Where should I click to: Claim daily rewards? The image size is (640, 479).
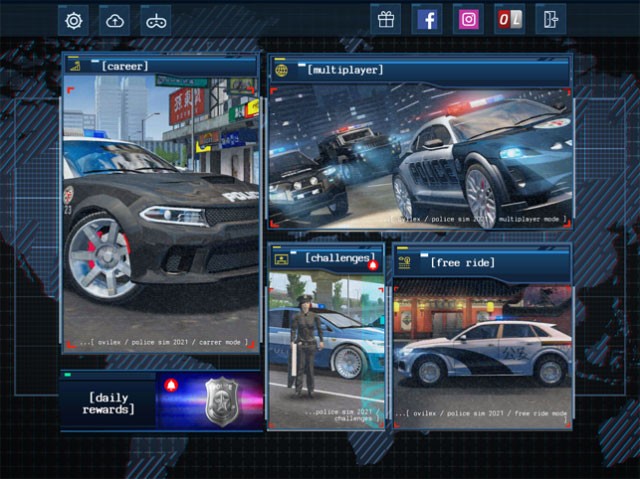tap(161, 402)
